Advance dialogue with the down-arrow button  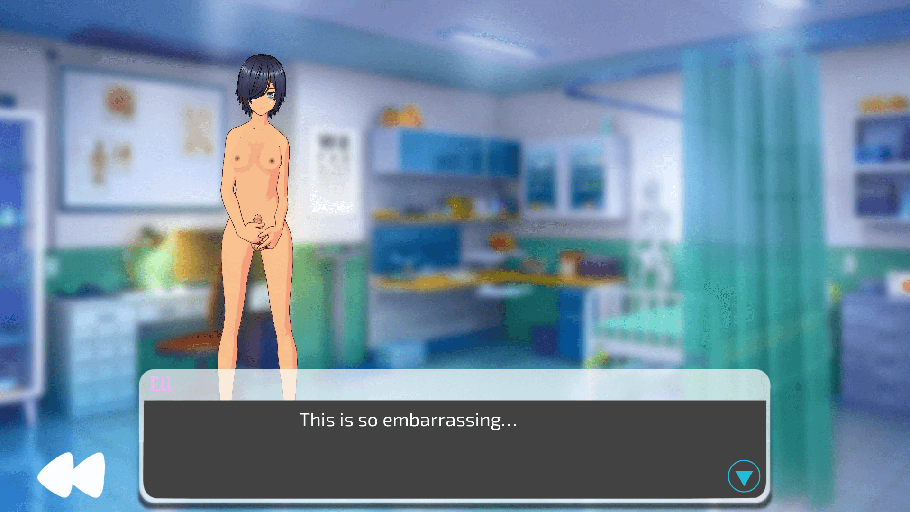coord(743,477)
